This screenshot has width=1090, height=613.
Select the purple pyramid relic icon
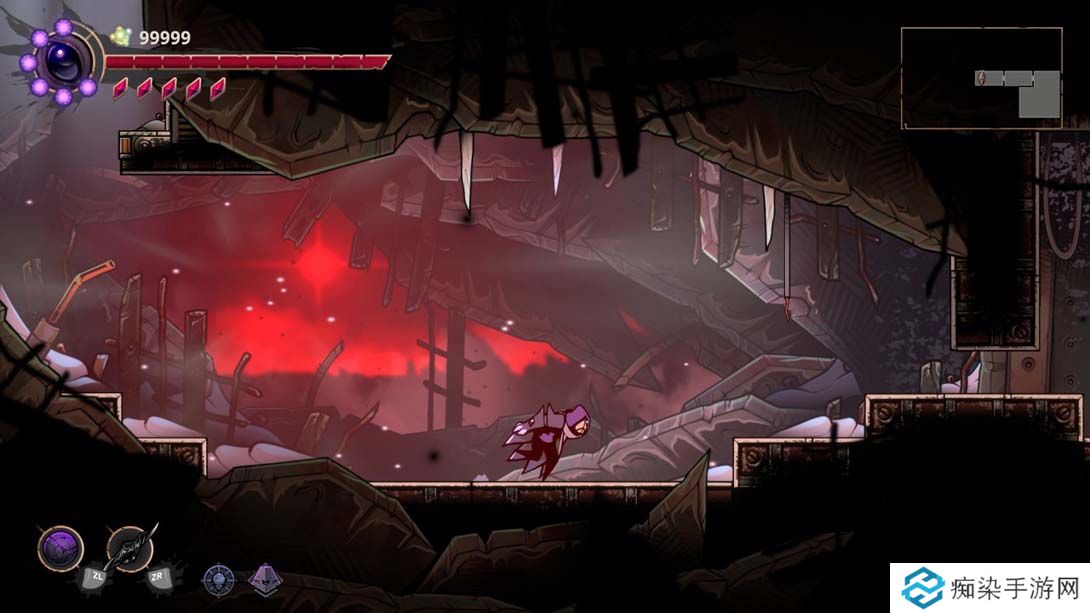(x=264, y=578)
